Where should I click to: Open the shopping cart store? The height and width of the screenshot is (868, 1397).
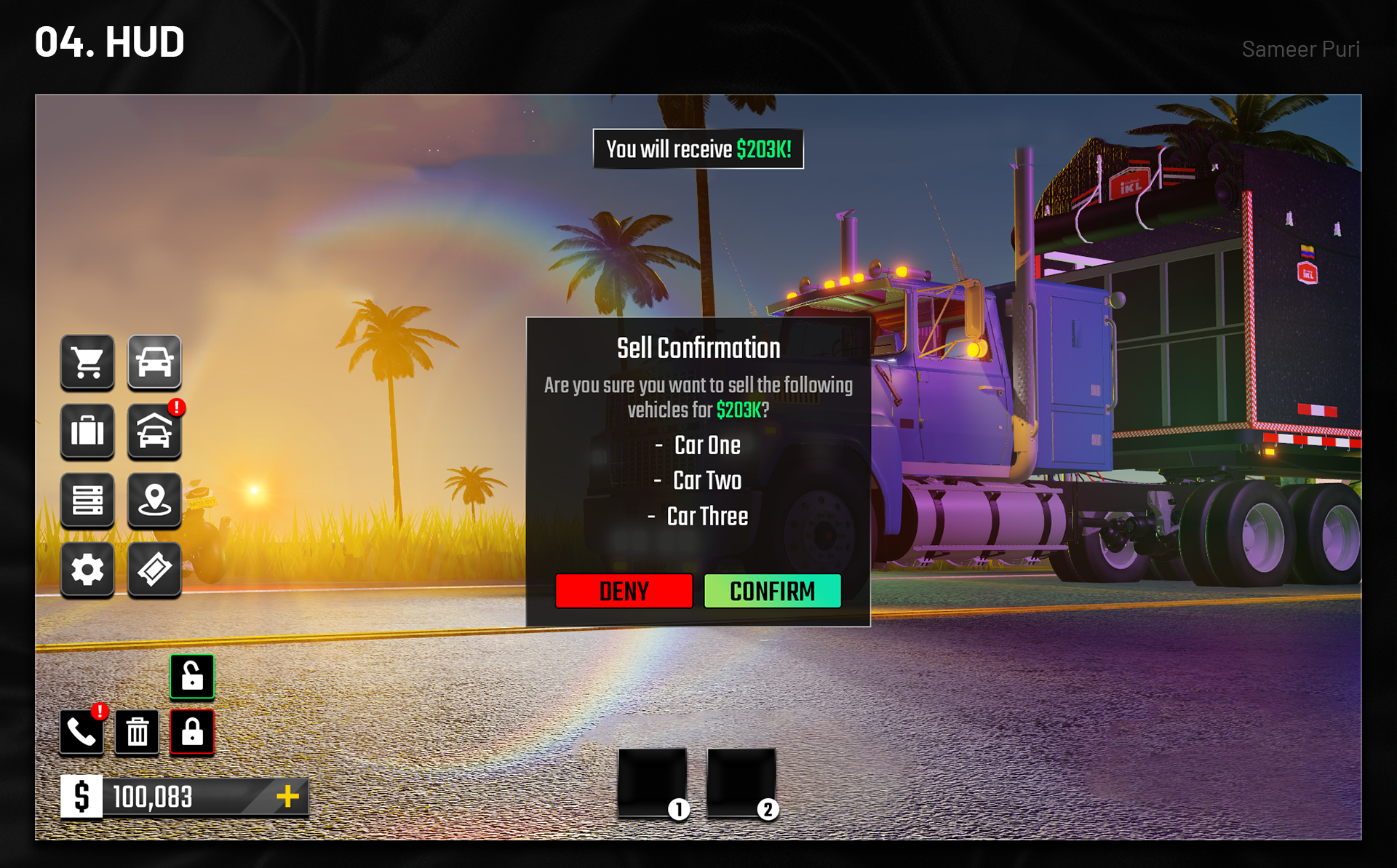pos(87,362)
